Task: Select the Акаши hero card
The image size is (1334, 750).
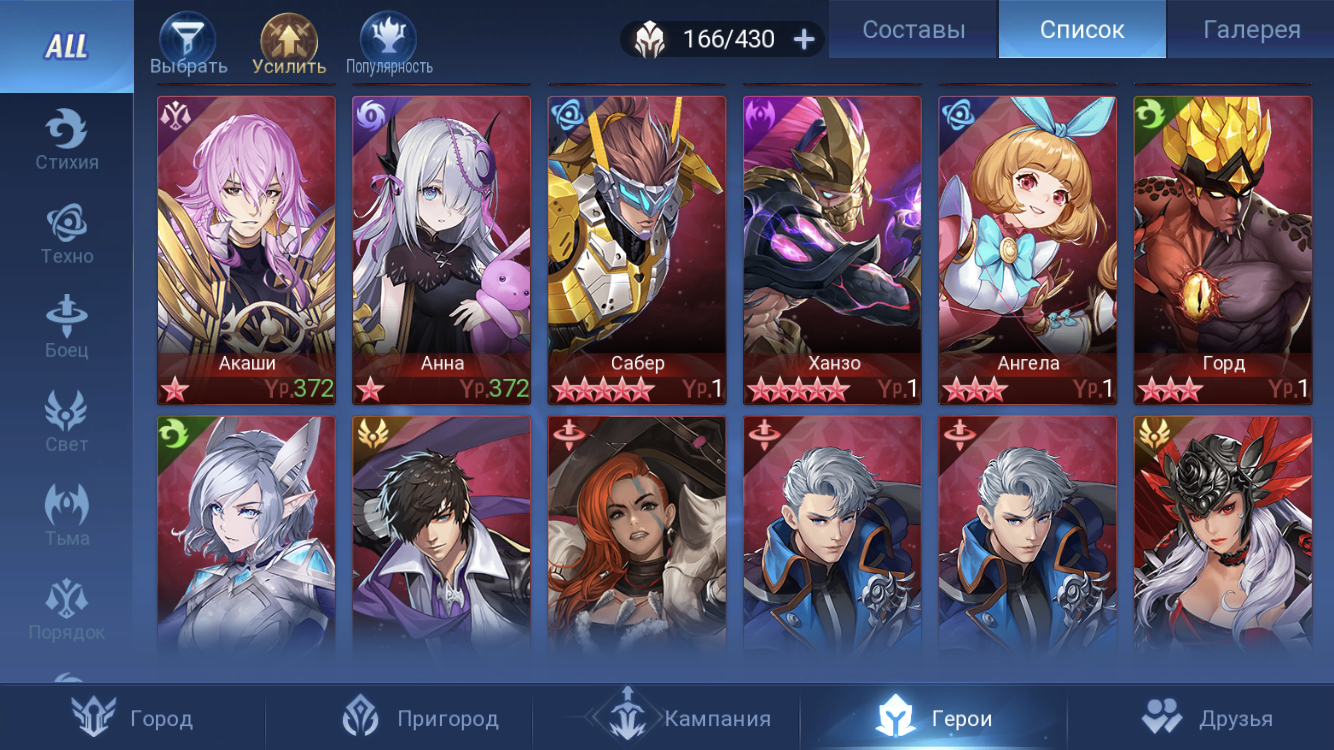Action: 246,250
